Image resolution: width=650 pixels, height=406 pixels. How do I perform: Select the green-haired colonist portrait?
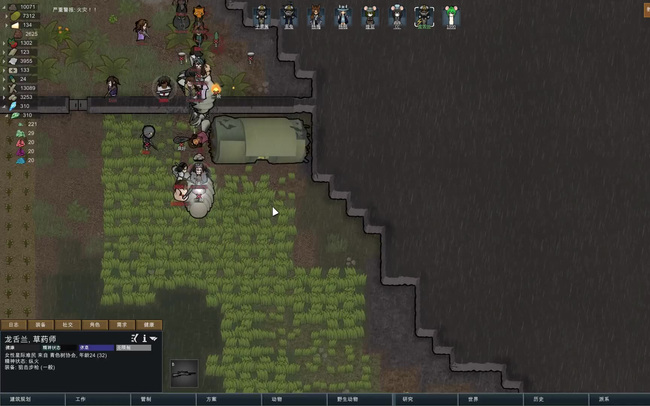(451, 15)
